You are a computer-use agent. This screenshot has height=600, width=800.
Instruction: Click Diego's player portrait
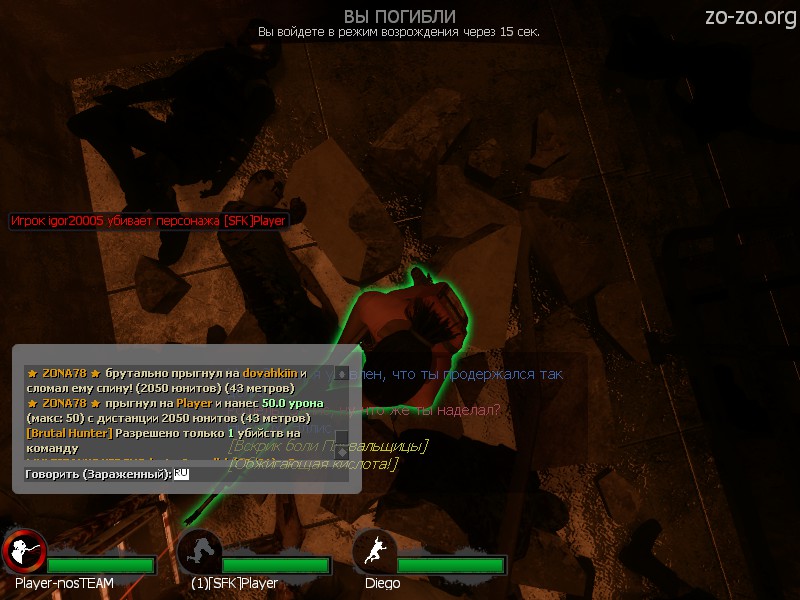point(375,552)
